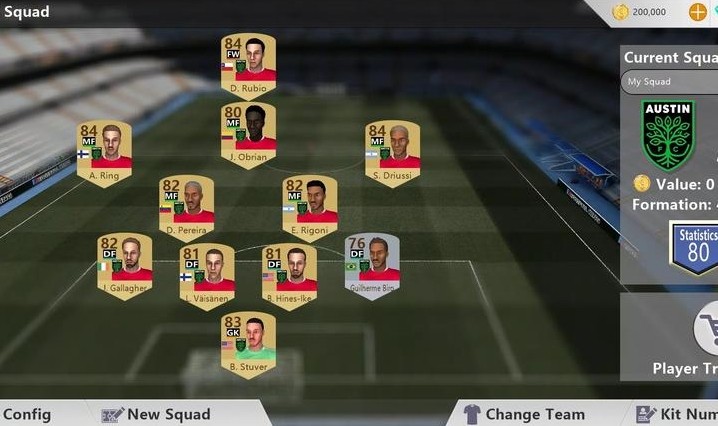Pick S. Driussi player card
The width and height of the screenshot is (718, 426).
click(x=392, y=152)
